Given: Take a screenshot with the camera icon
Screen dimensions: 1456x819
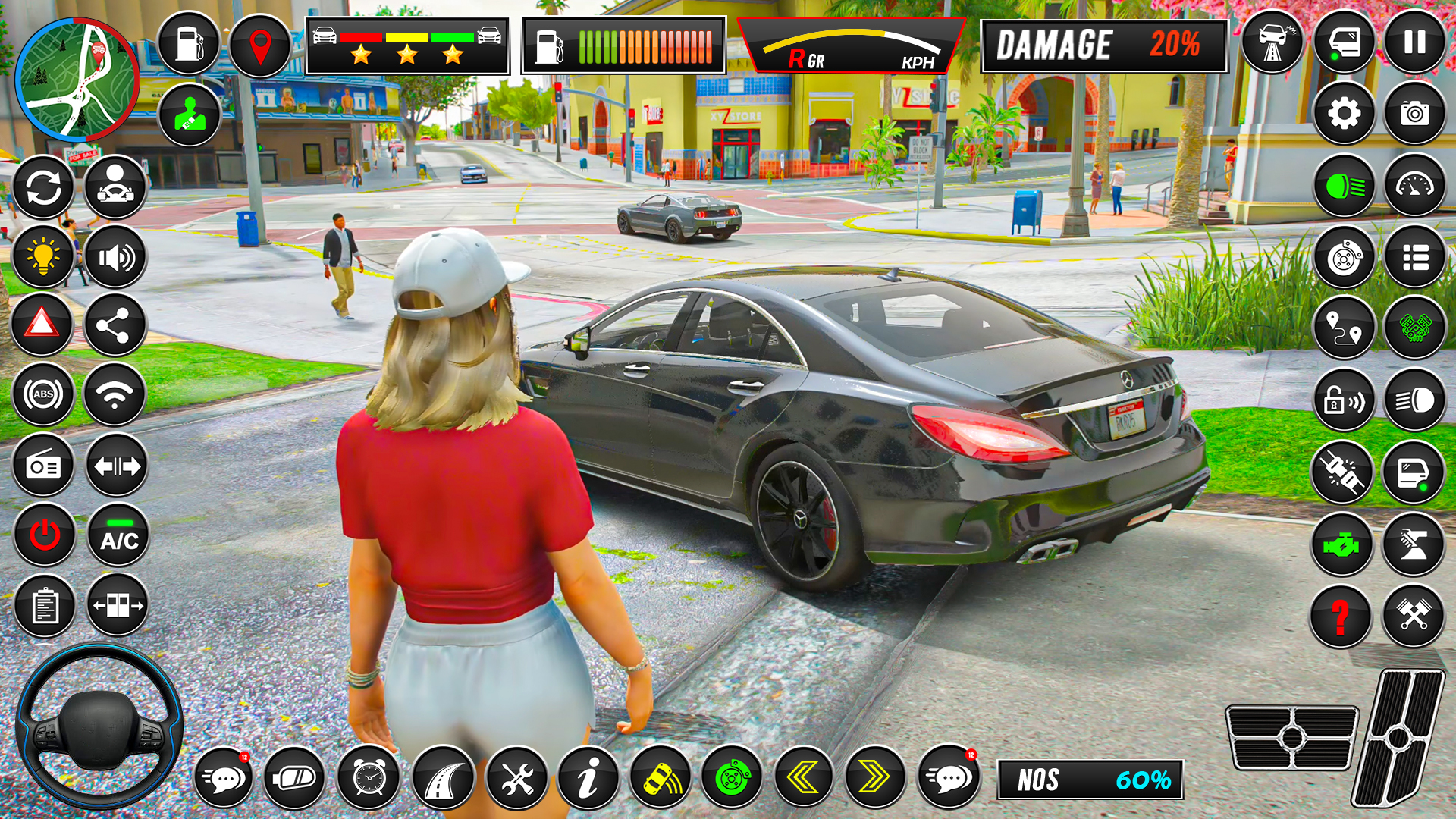Looking at the screenshot, I should click(x=1414, y=114).
